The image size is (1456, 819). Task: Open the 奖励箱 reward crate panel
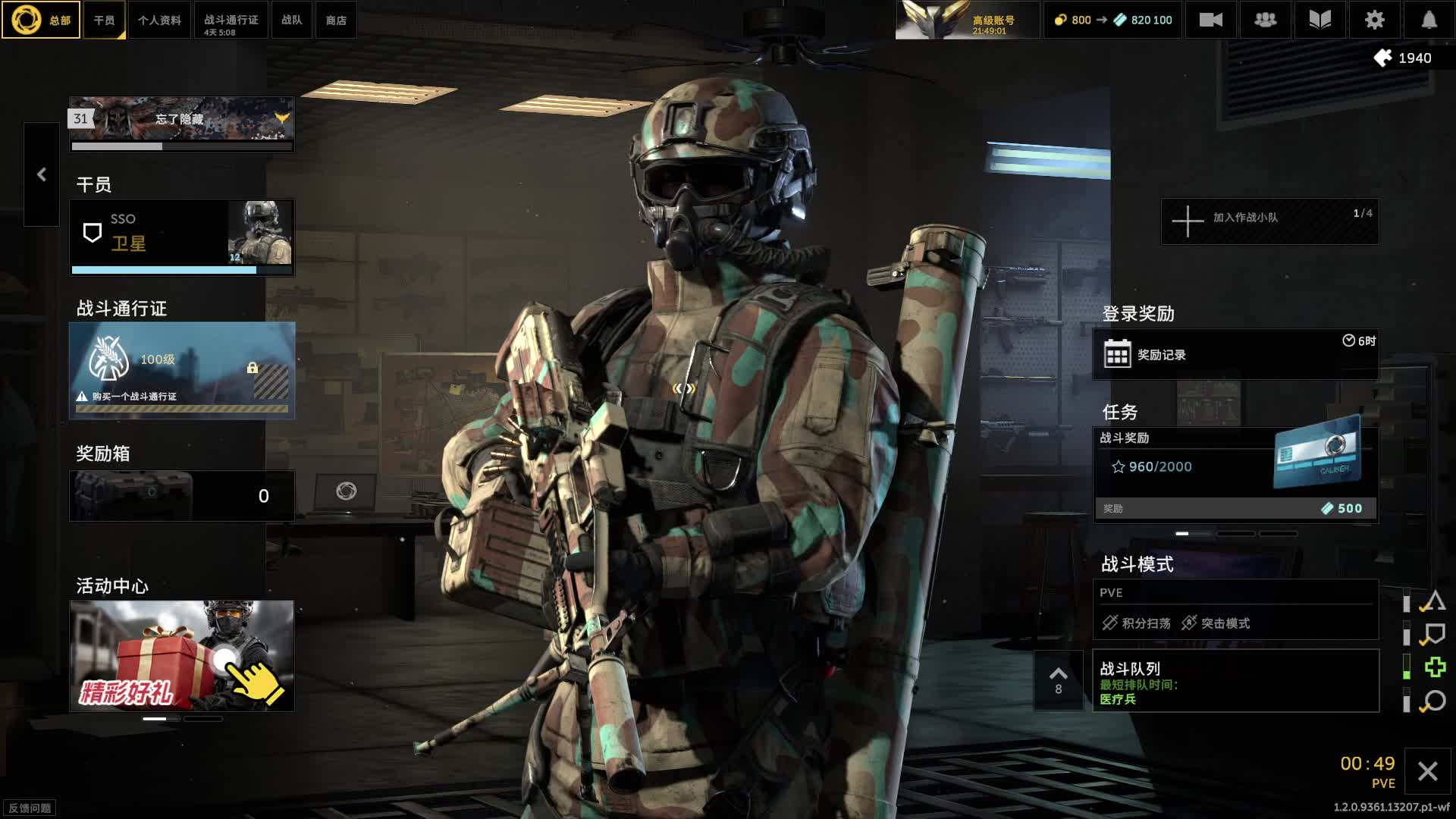(182, 496)
